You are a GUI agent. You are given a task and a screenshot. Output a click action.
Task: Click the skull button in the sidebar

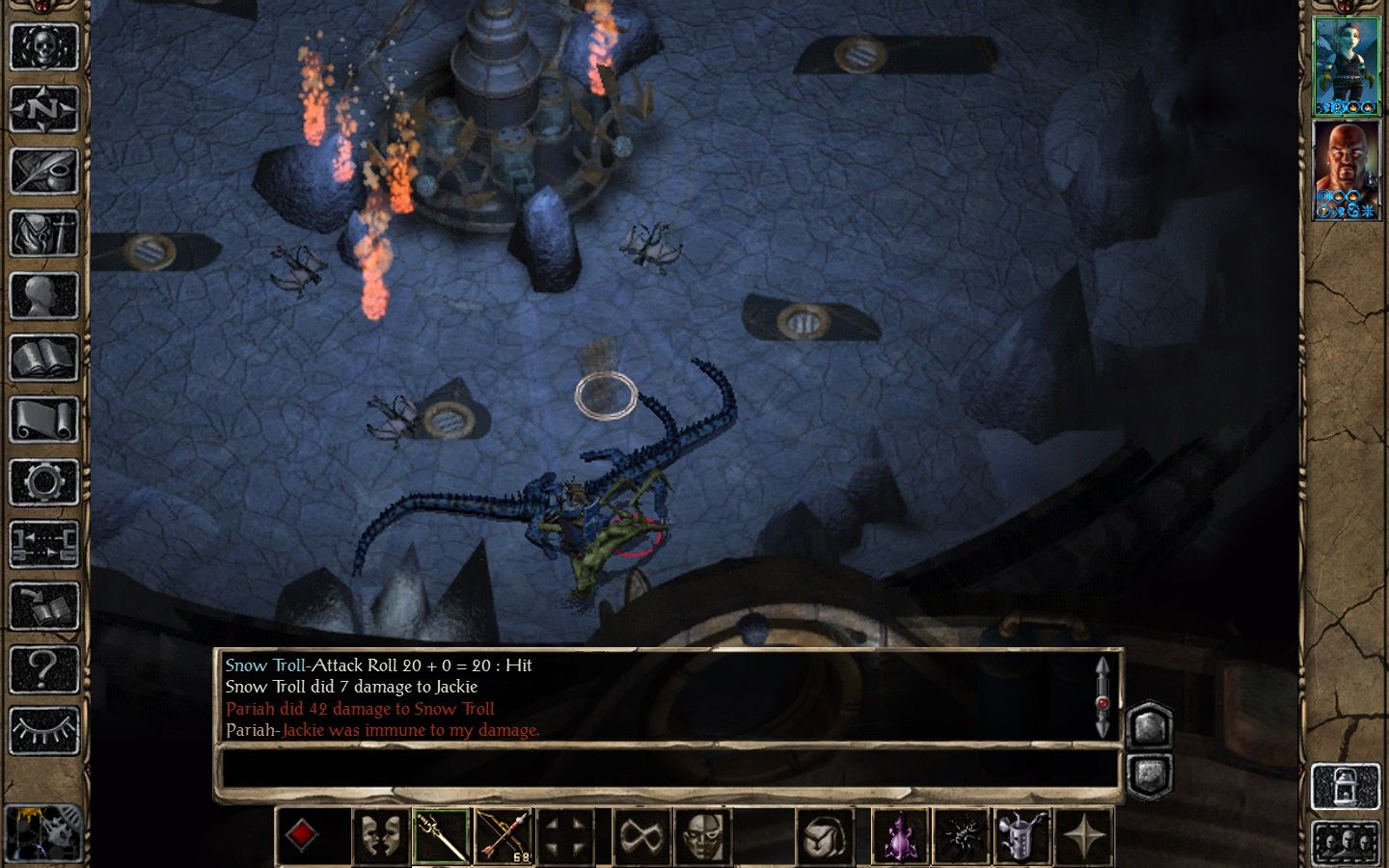point(43,46)
